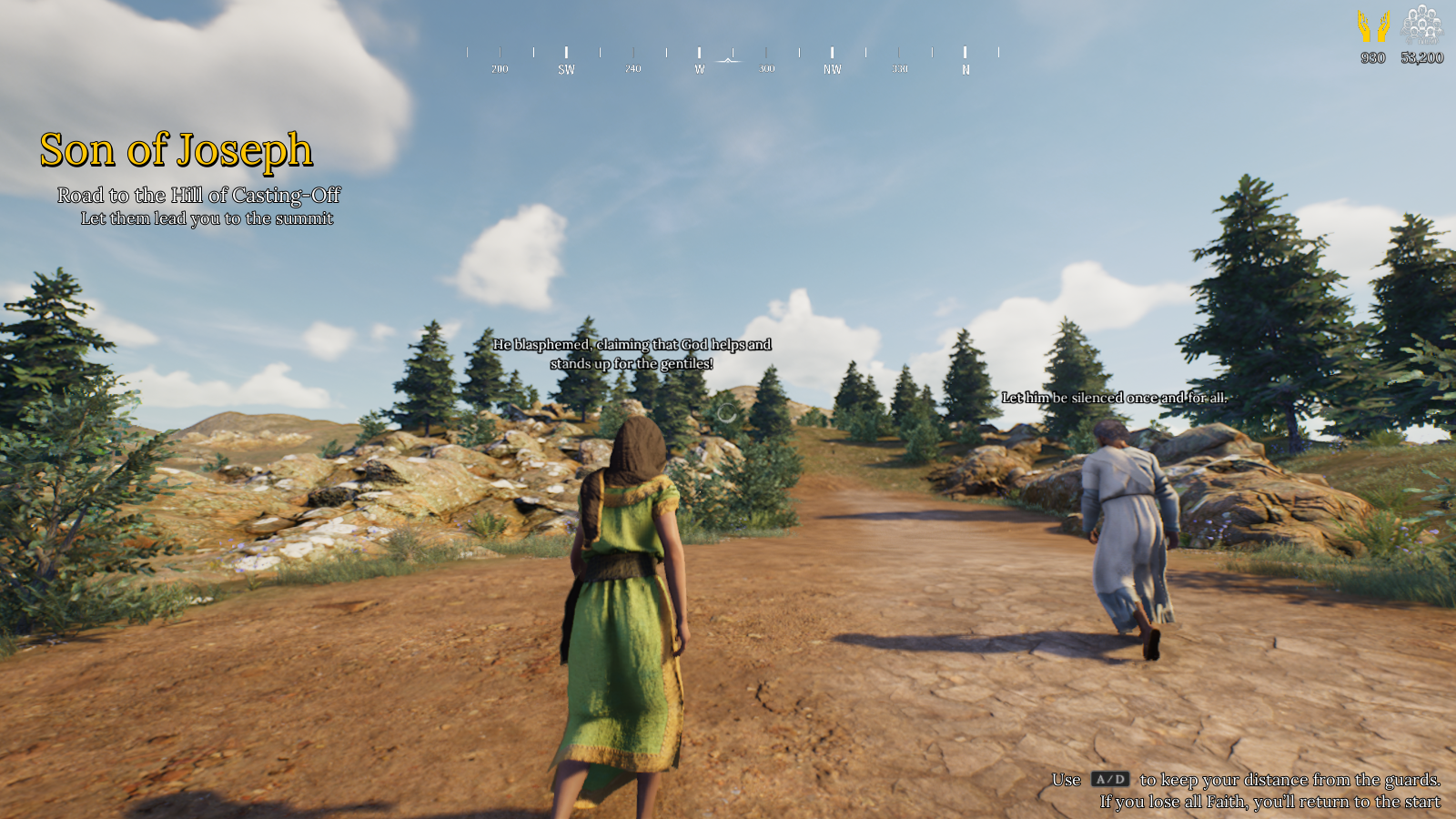The height and width of the screenshot is (819, 1456).
Task: Click the golden praying hands Faith icon
Action: pos(1373,26)
